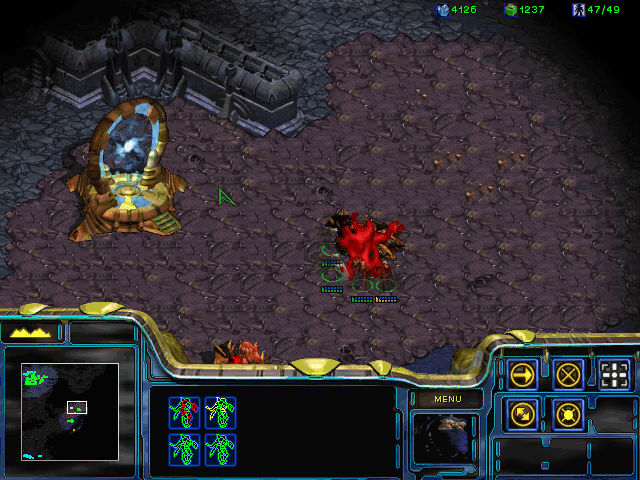
Task: Select the Patrol command button
Action: (x=522, y=412)
